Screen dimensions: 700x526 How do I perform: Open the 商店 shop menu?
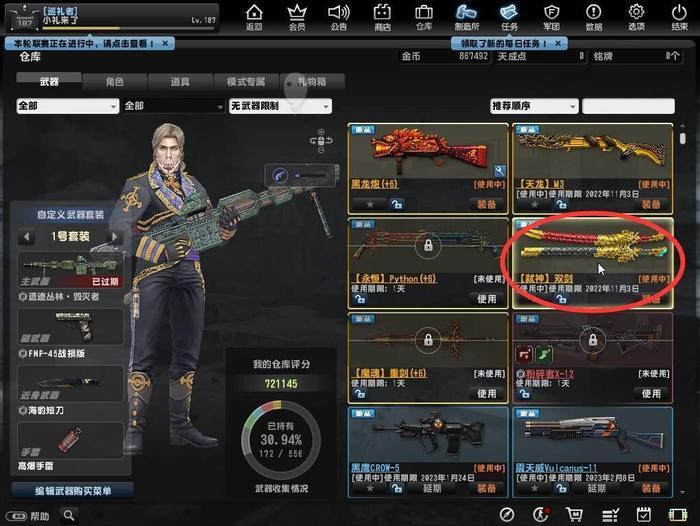(381, 17)
